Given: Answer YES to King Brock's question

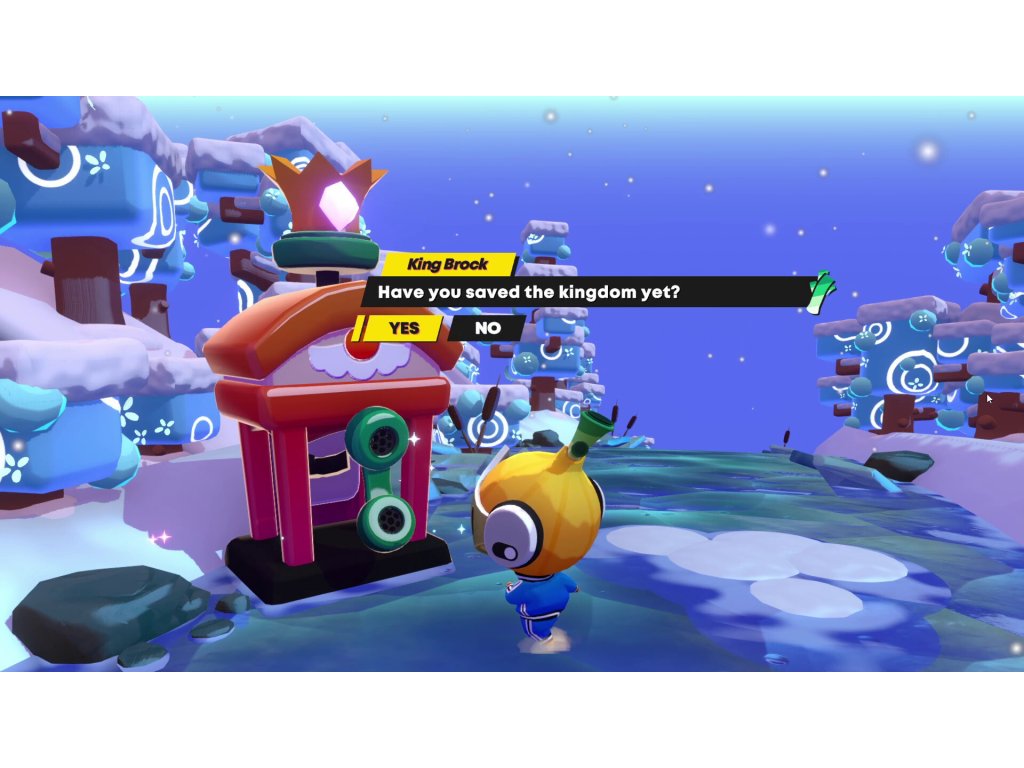Looking at the screenshot, I should tap(403, 328).
